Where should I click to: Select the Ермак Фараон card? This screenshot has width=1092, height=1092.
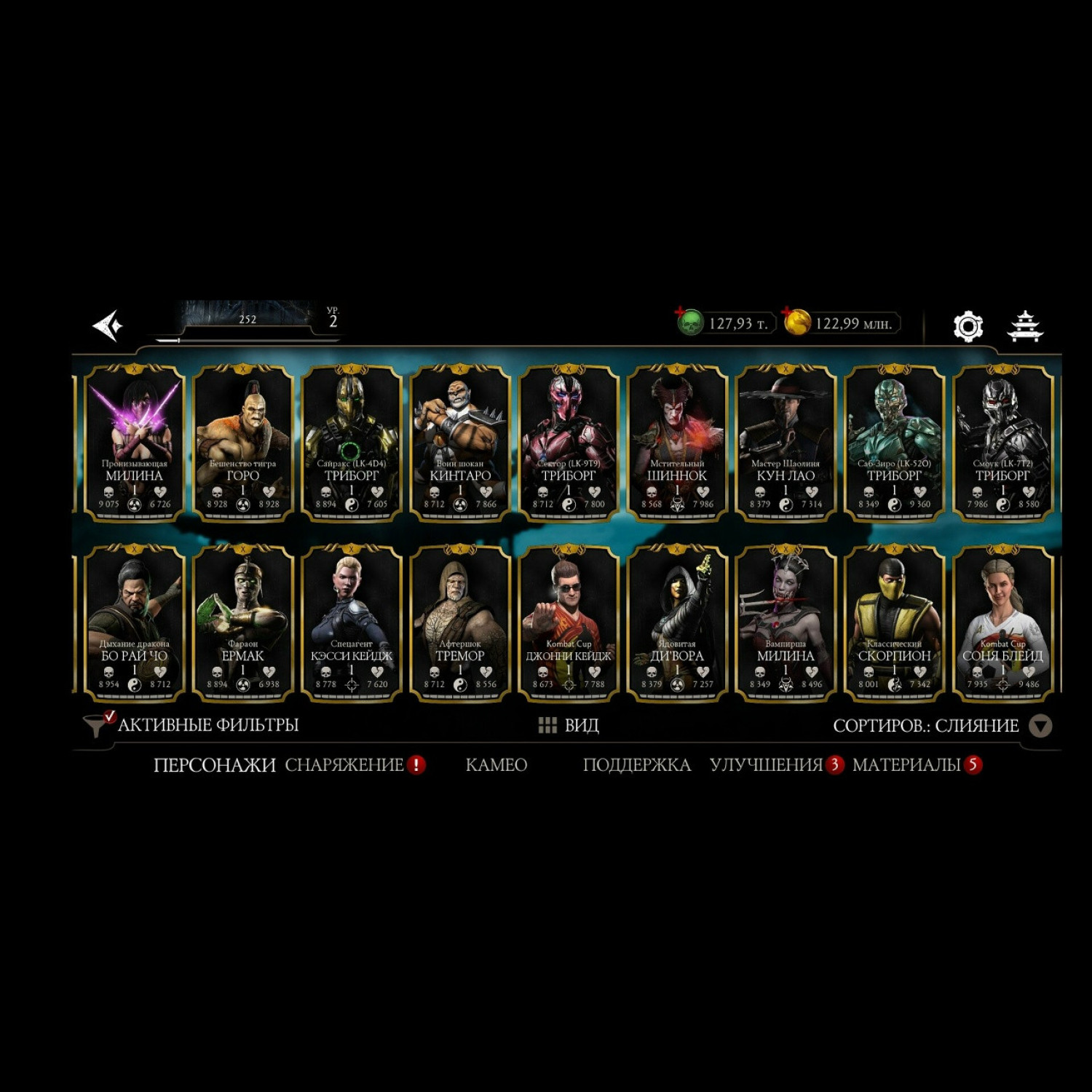point(242,624)
